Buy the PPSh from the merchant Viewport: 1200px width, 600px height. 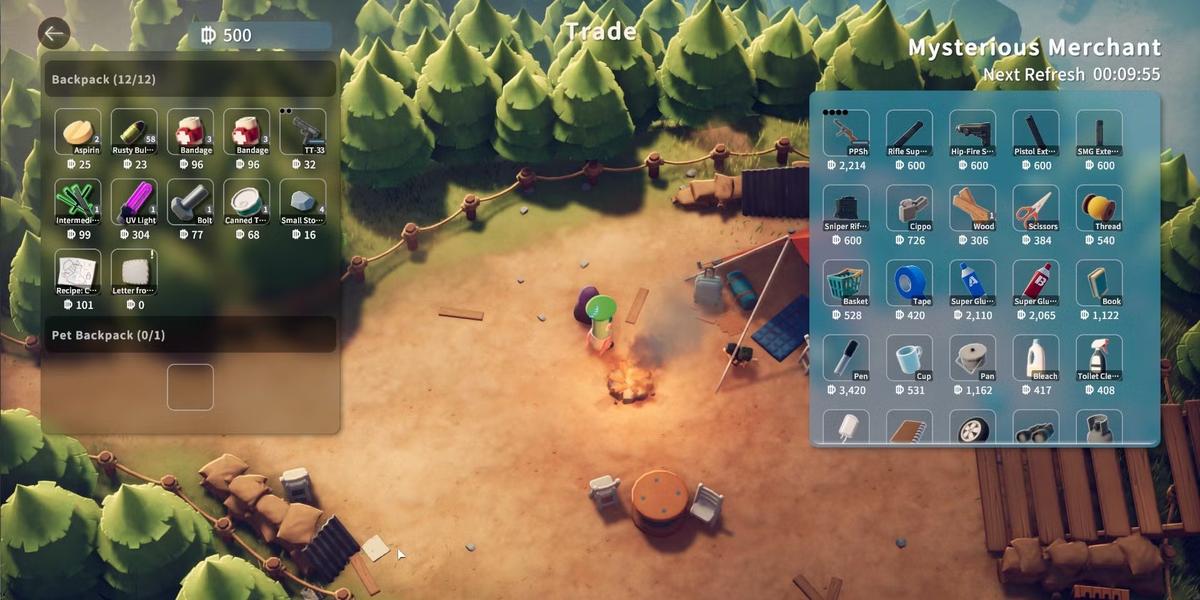pos(846,133)
